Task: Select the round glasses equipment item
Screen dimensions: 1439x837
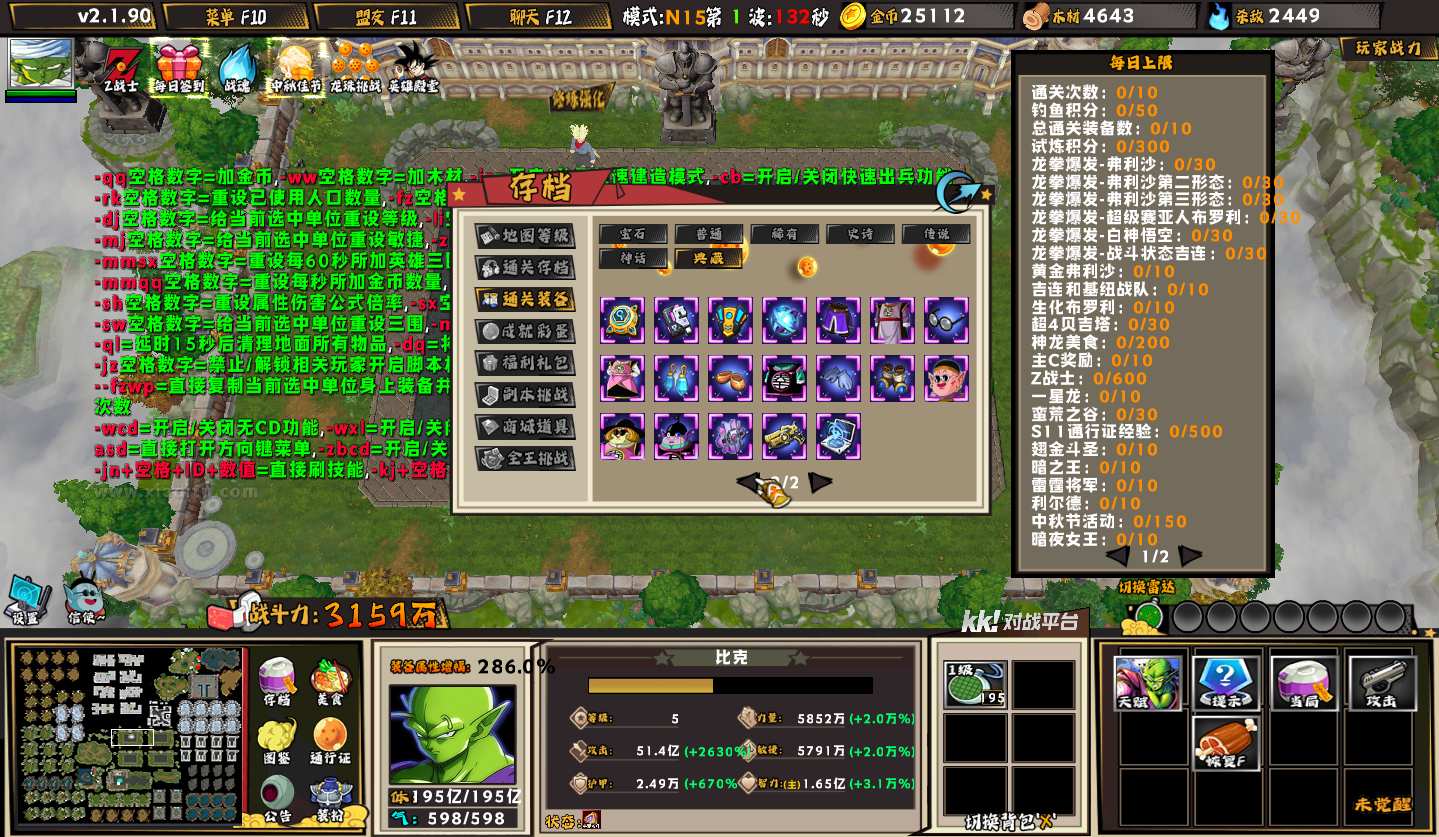Action: point(945,320)
